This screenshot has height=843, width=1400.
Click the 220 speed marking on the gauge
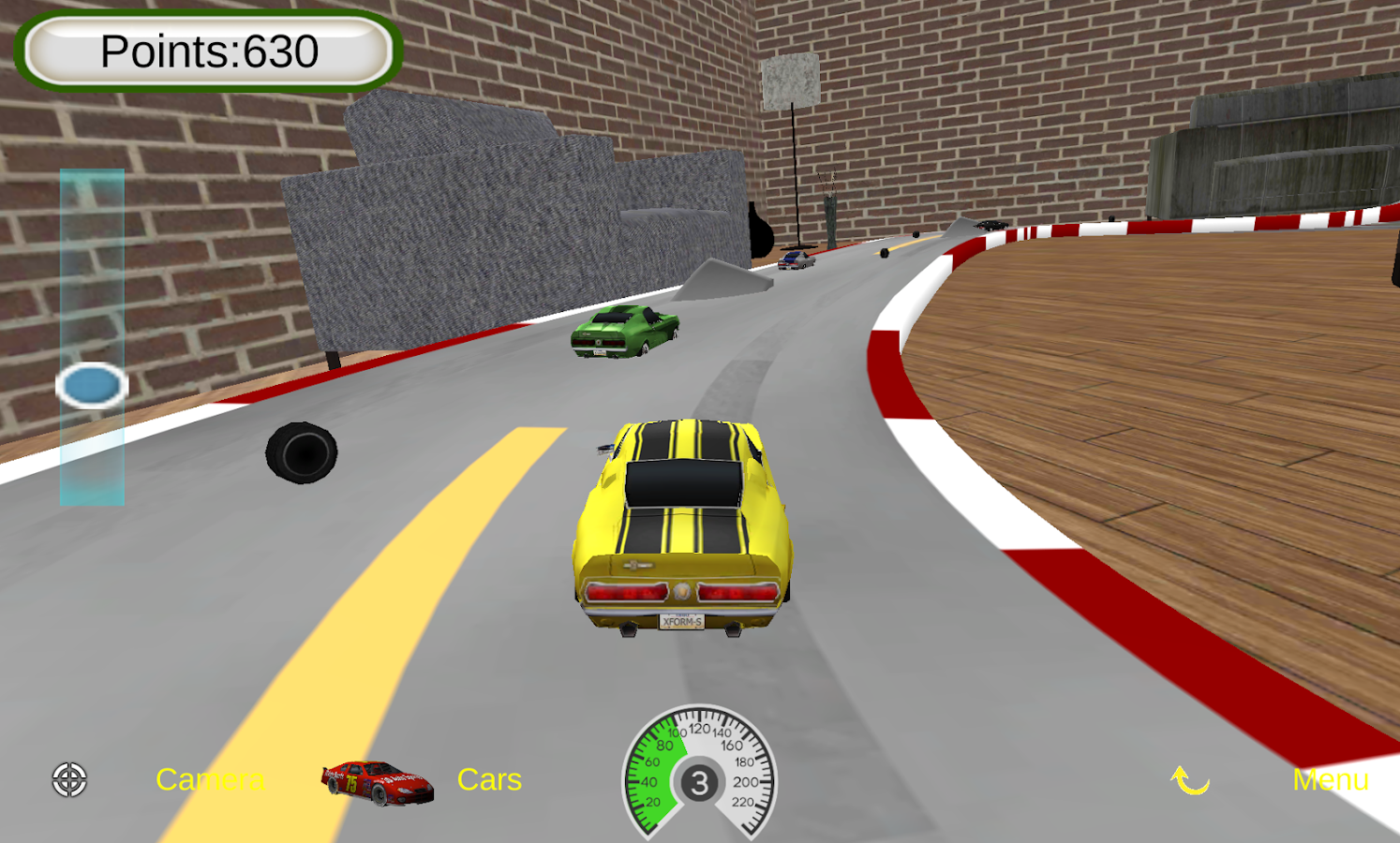[744, 801]
